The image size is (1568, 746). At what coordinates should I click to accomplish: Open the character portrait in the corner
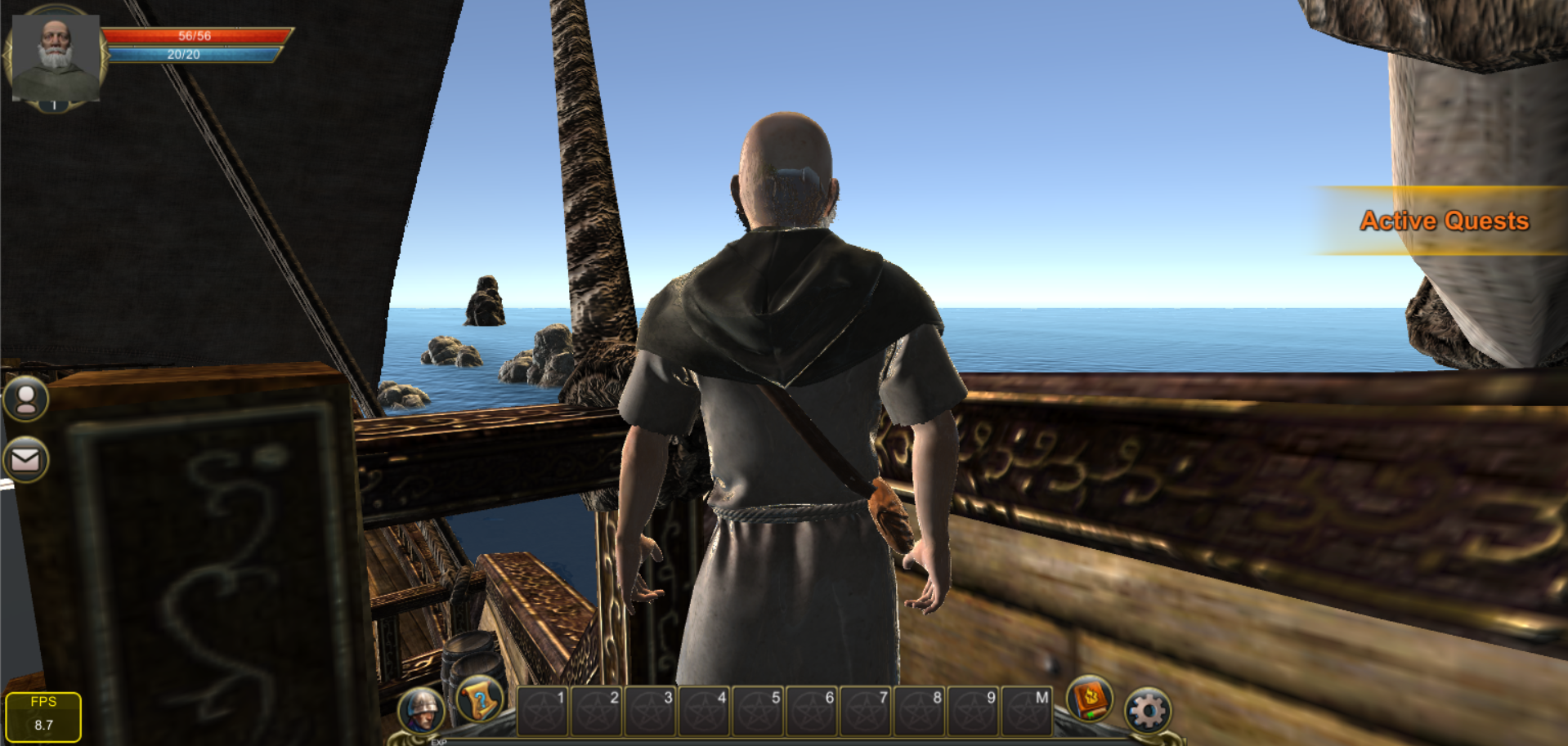[55, 57]
